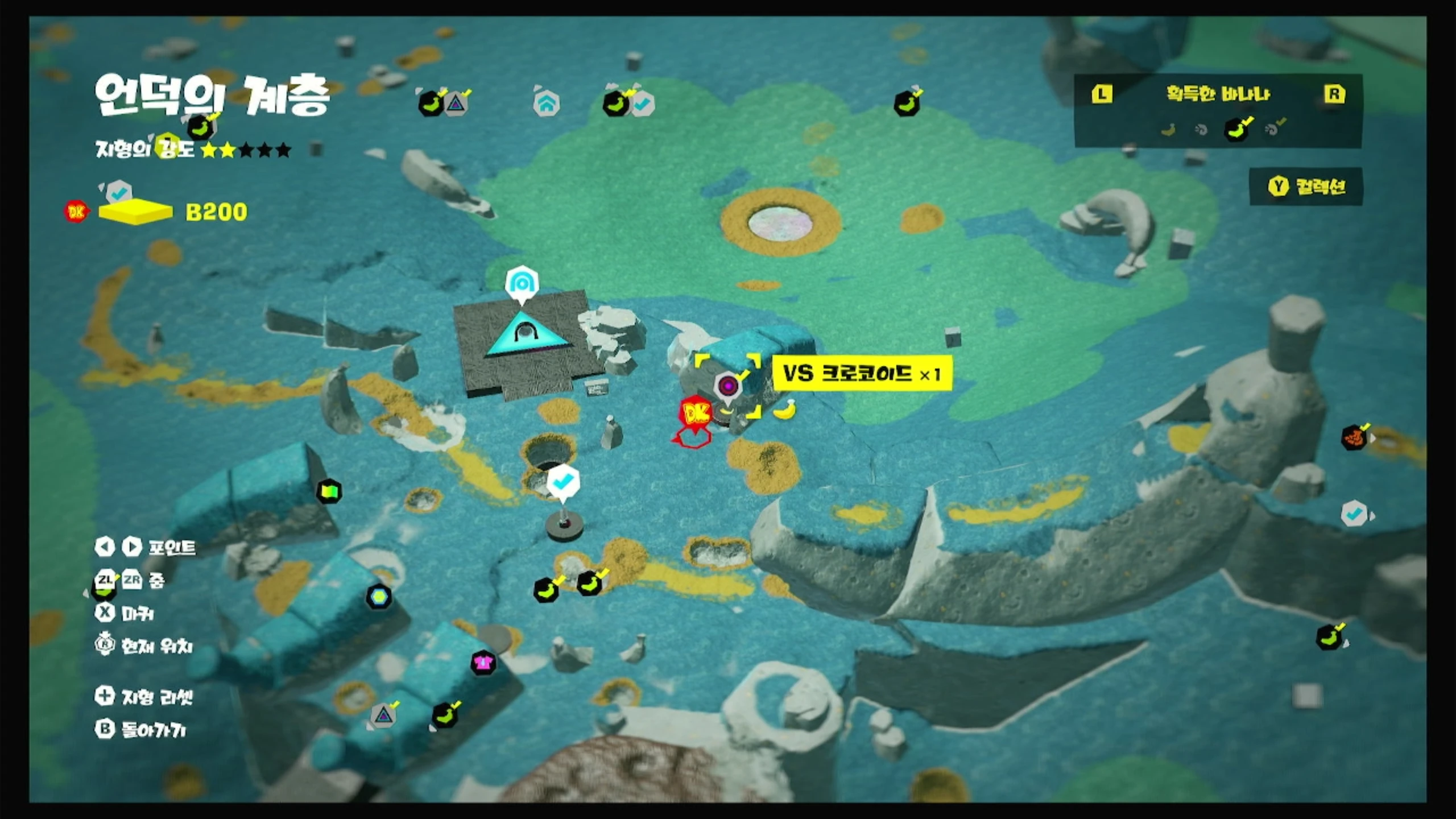Place a marker using 마커 option
1456x819 pixels.
point(125,613)
